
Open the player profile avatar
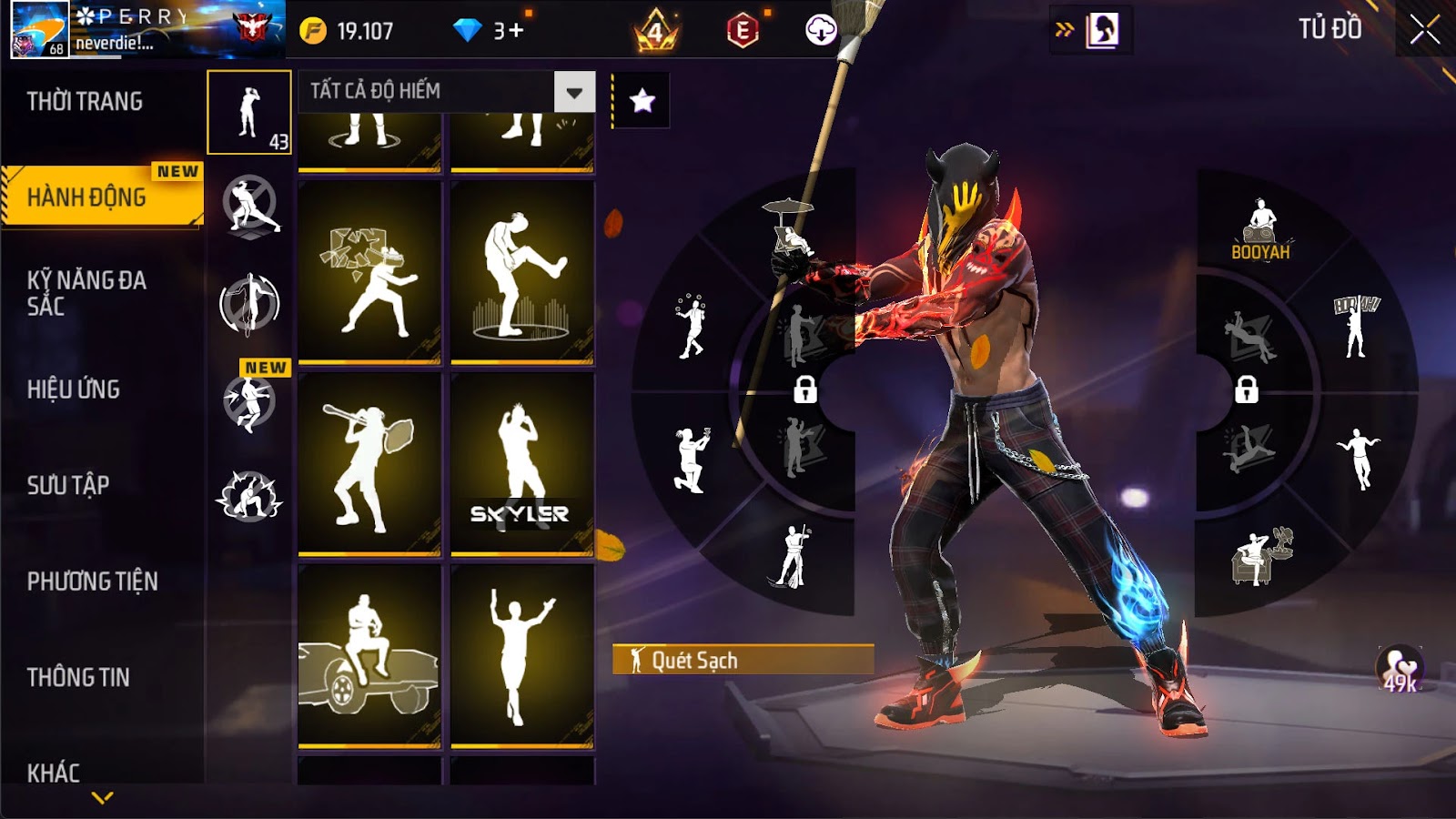click(x=39, y=30)
